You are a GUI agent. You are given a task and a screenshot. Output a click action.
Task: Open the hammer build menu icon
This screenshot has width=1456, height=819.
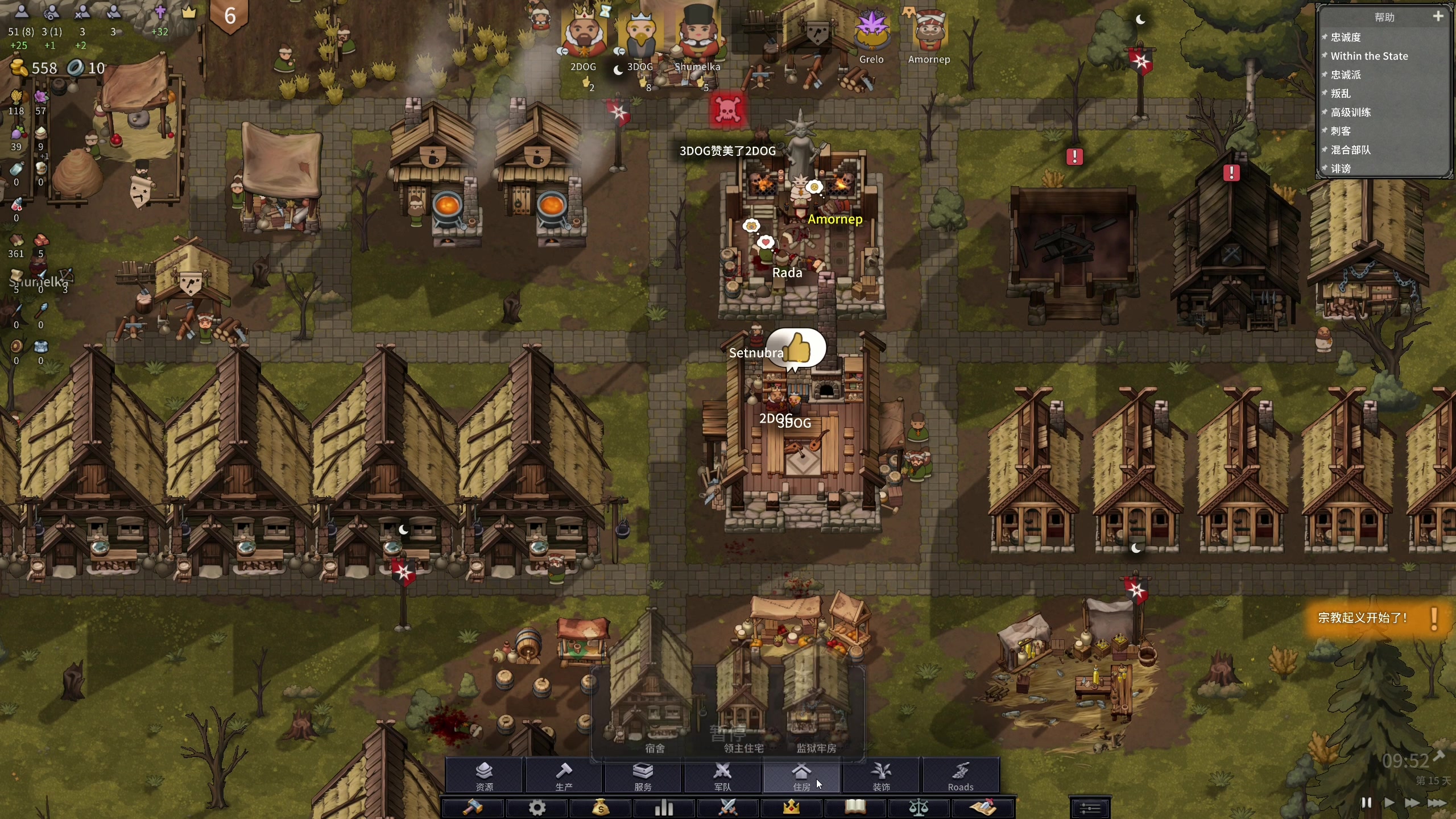coord(473,808)
